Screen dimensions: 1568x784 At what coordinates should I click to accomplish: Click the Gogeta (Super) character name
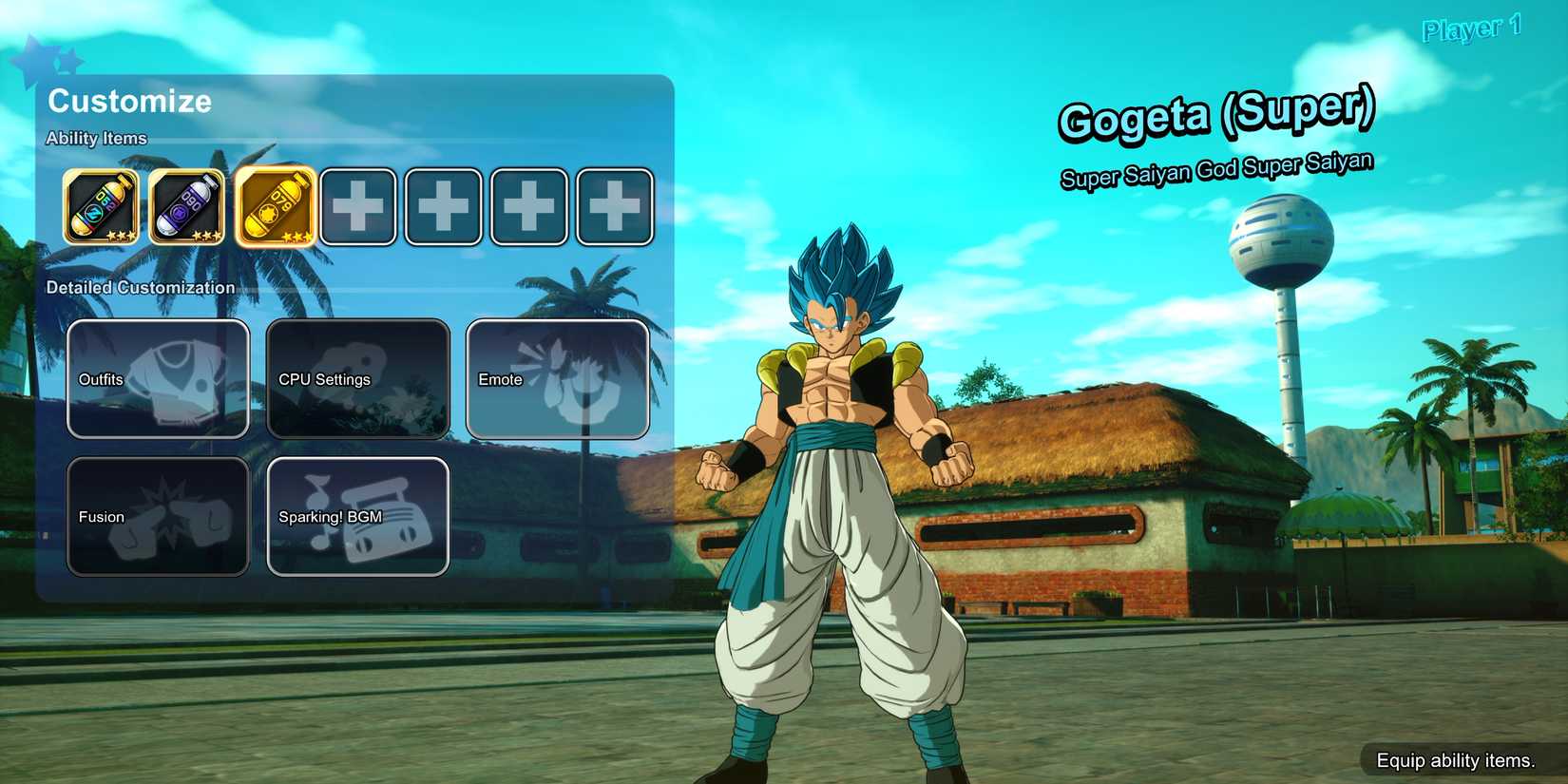tap(1220, 119)
